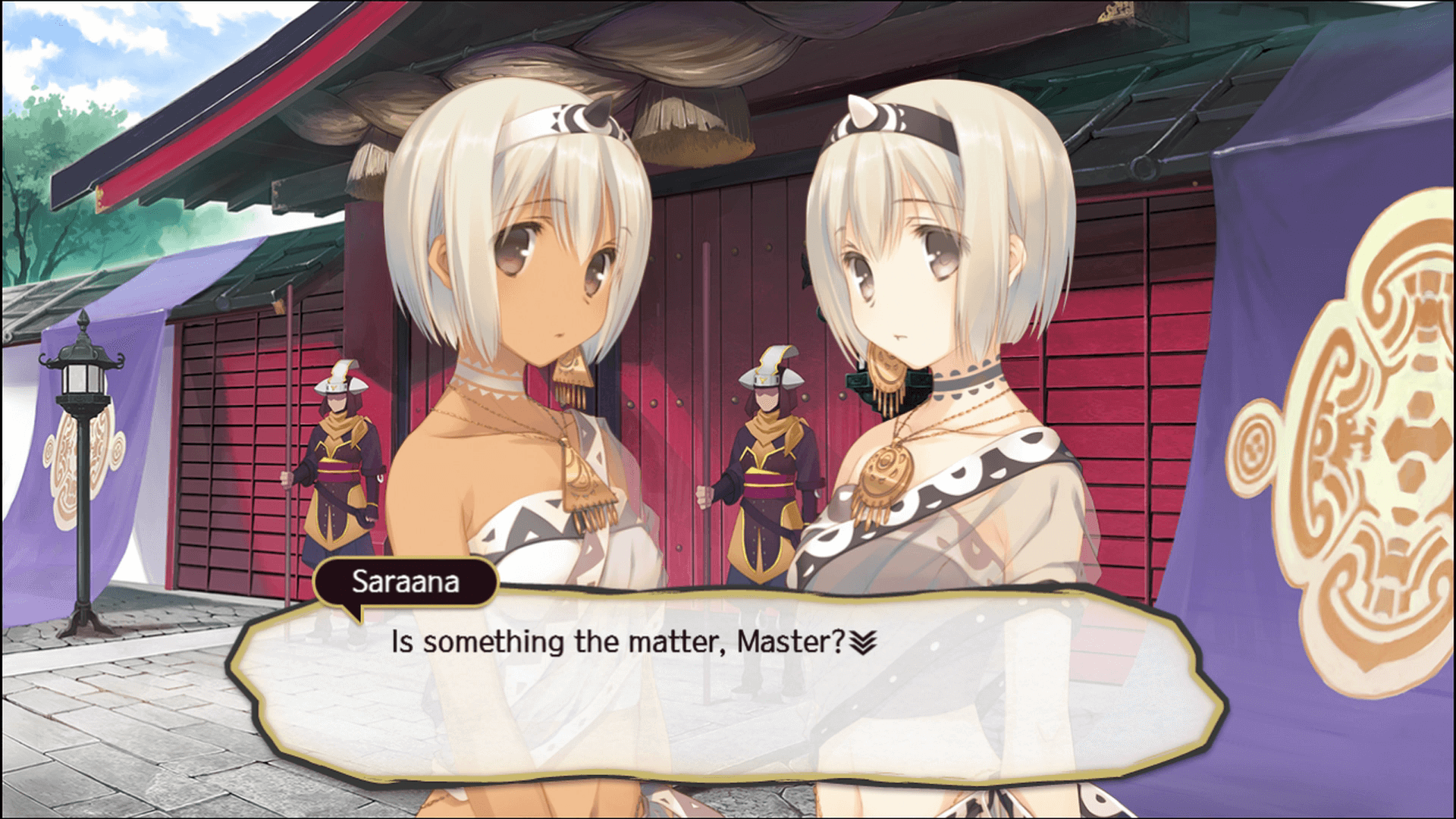Click the stone lantern on the left
This screenshot has height=819, width=1456.
(x=83, y=379)
